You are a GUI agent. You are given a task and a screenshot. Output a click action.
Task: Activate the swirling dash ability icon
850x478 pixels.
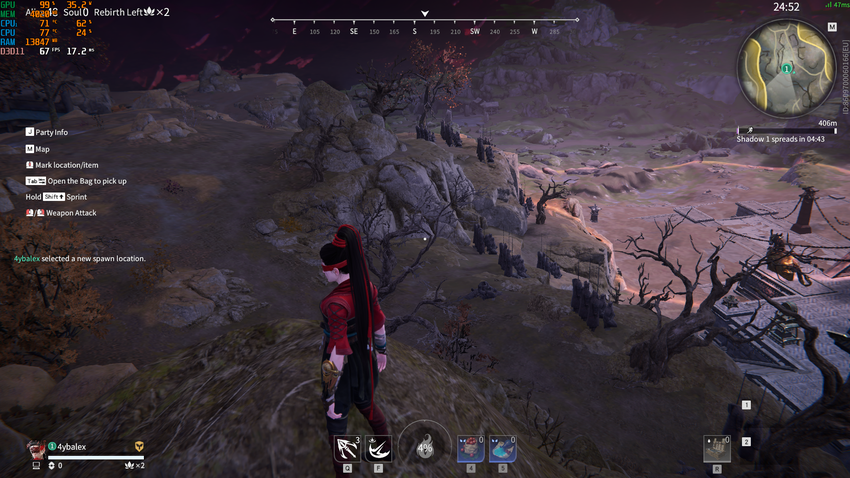pos(379,448)
